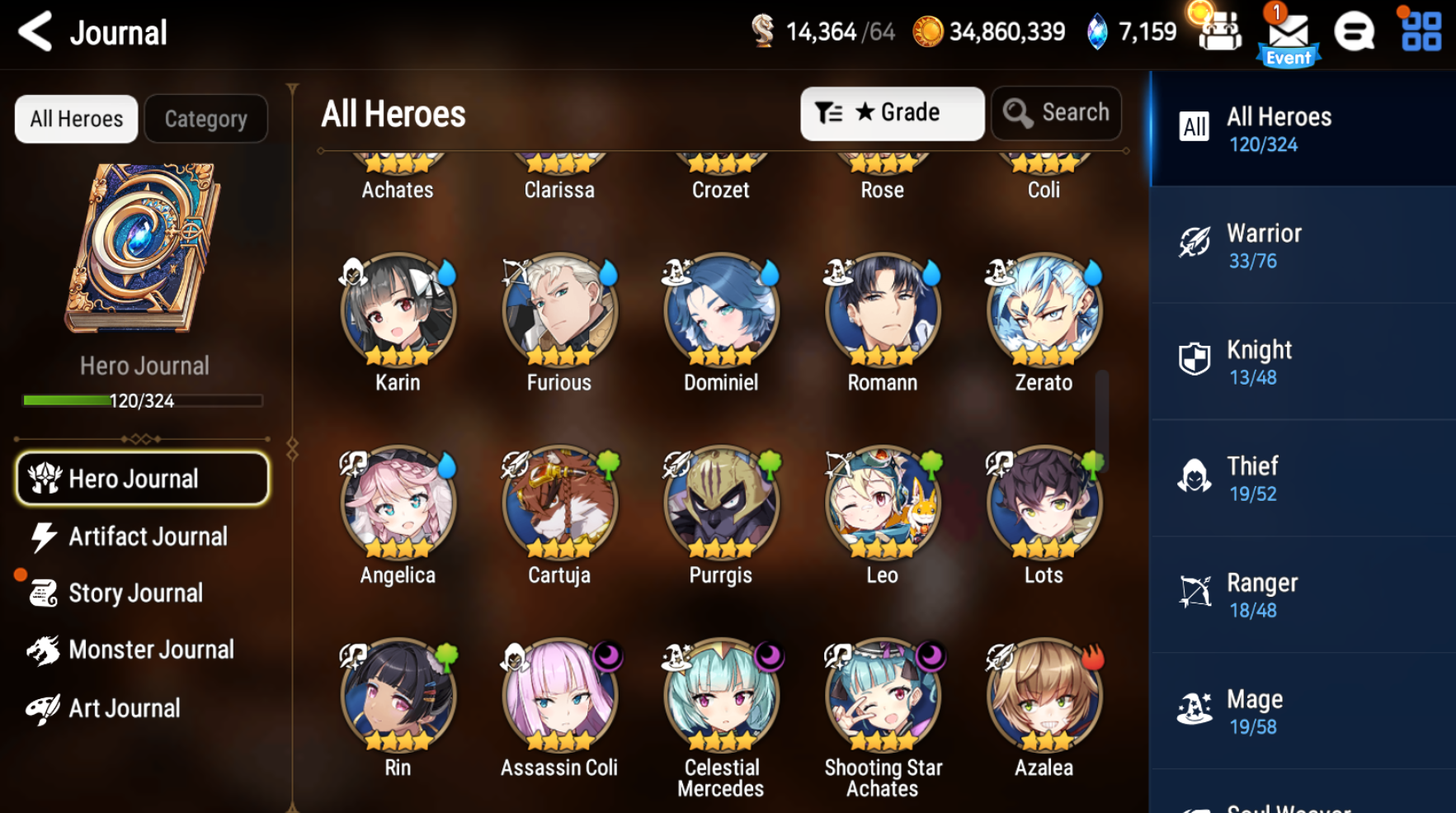
Task: Open the Grade filter dropdown
Action: click(892, 113)
